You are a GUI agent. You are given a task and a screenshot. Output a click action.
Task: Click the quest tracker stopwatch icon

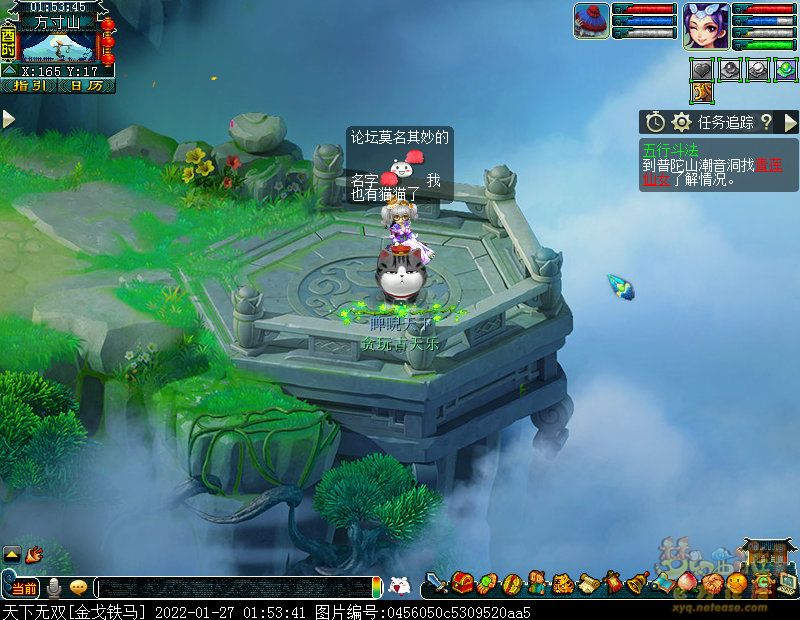coord(655,122)
